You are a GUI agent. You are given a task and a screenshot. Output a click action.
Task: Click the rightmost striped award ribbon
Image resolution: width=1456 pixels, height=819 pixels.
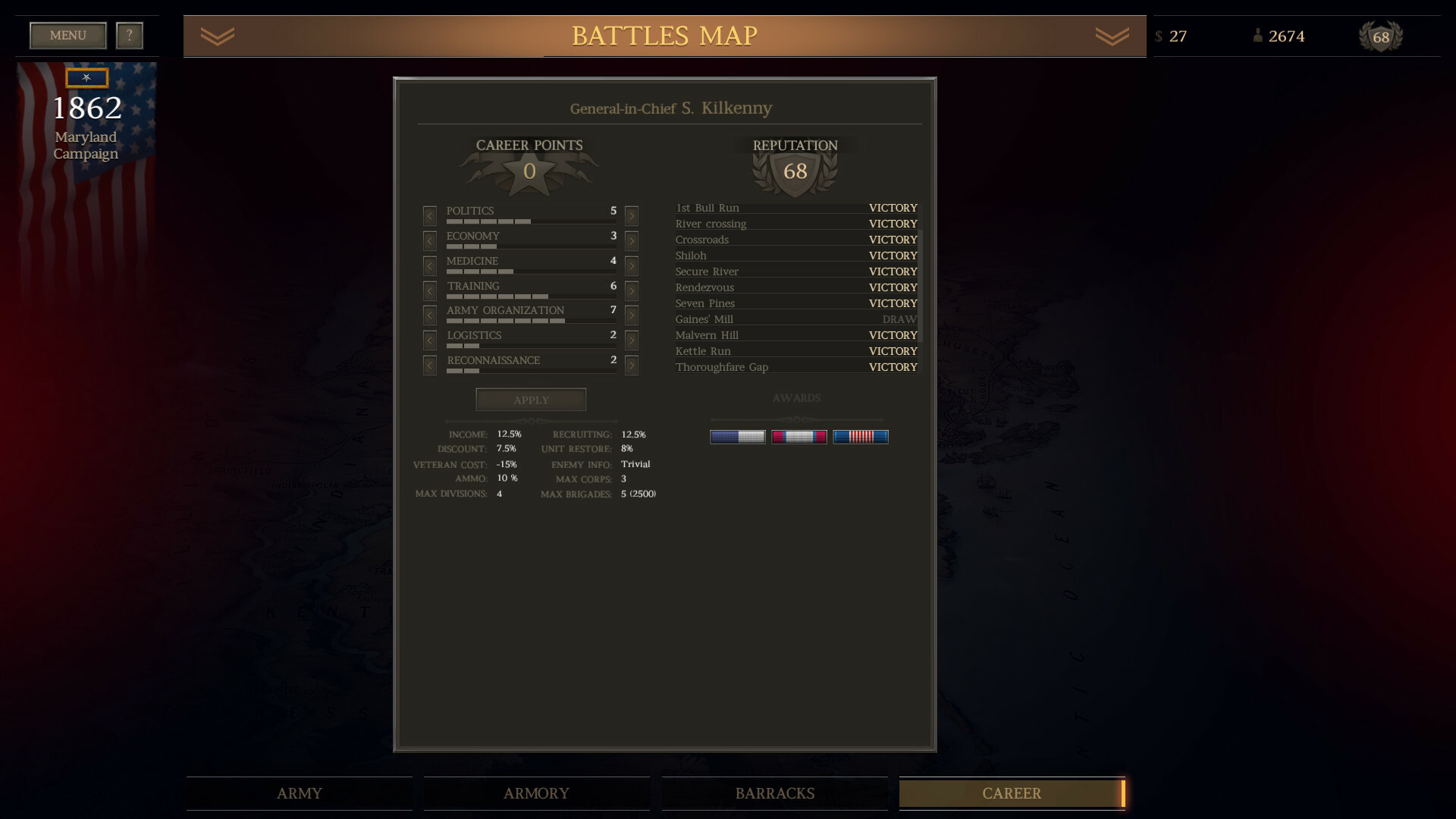[x=861, y=435]
